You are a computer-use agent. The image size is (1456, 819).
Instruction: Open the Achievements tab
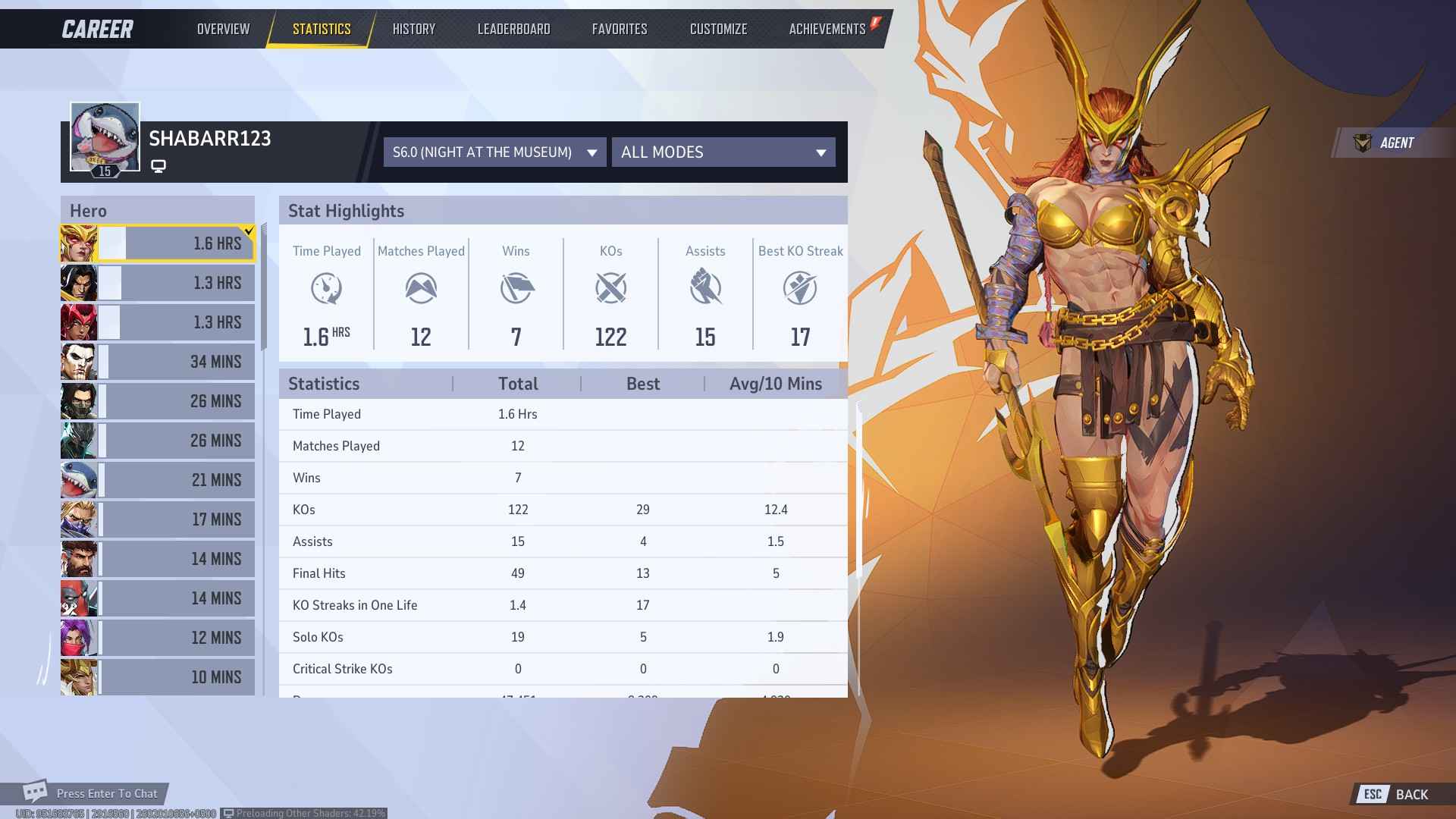click(x=827, y=29)
